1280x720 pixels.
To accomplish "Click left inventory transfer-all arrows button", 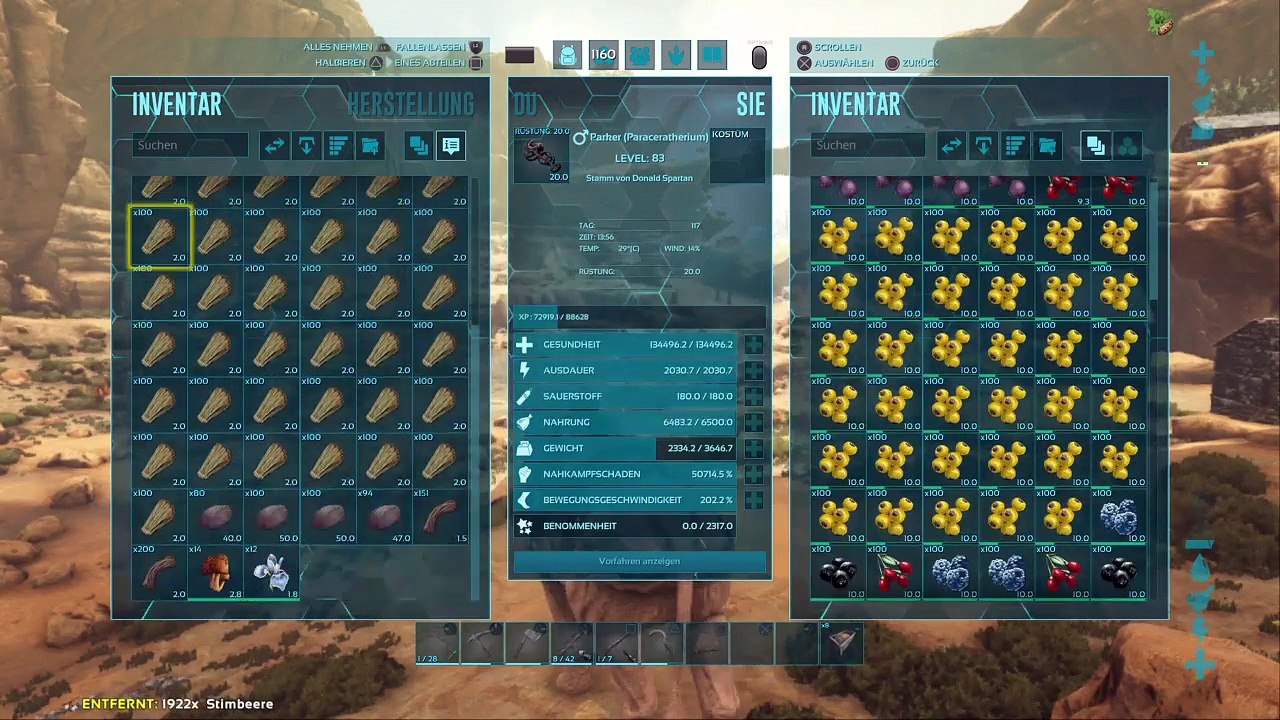I will pyautogui.click(x=274, y=146).
